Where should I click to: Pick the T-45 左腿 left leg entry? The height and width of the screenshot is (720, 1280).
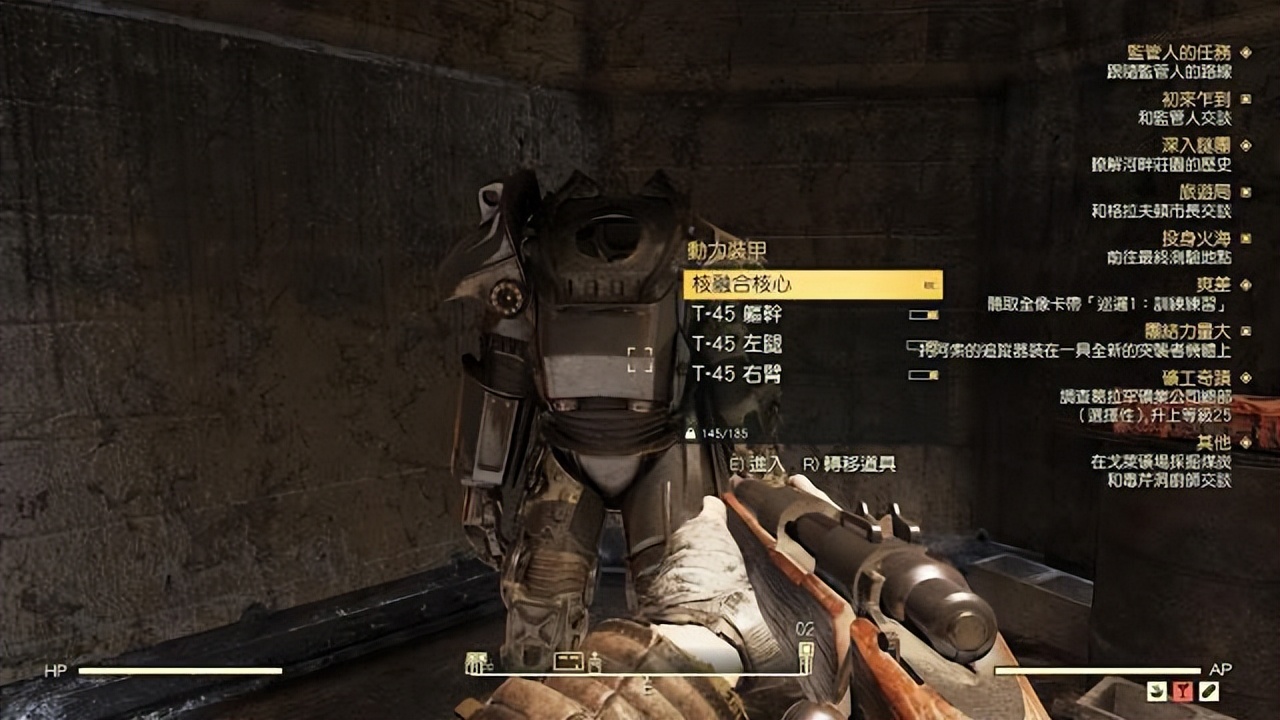(737, 344)
